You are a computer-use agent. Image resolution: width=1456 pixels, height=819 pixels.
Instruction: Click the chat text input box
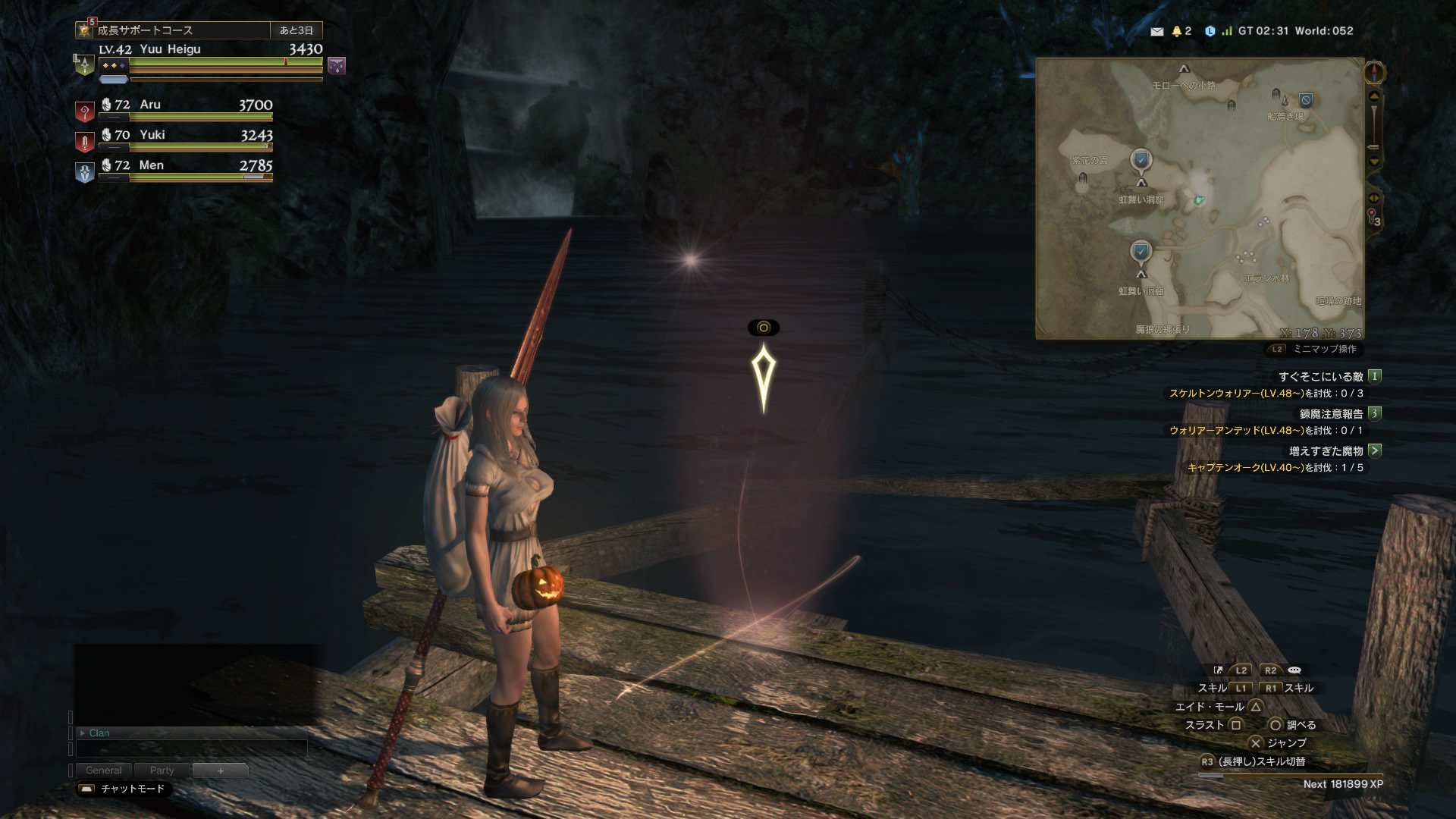[191, 748]
